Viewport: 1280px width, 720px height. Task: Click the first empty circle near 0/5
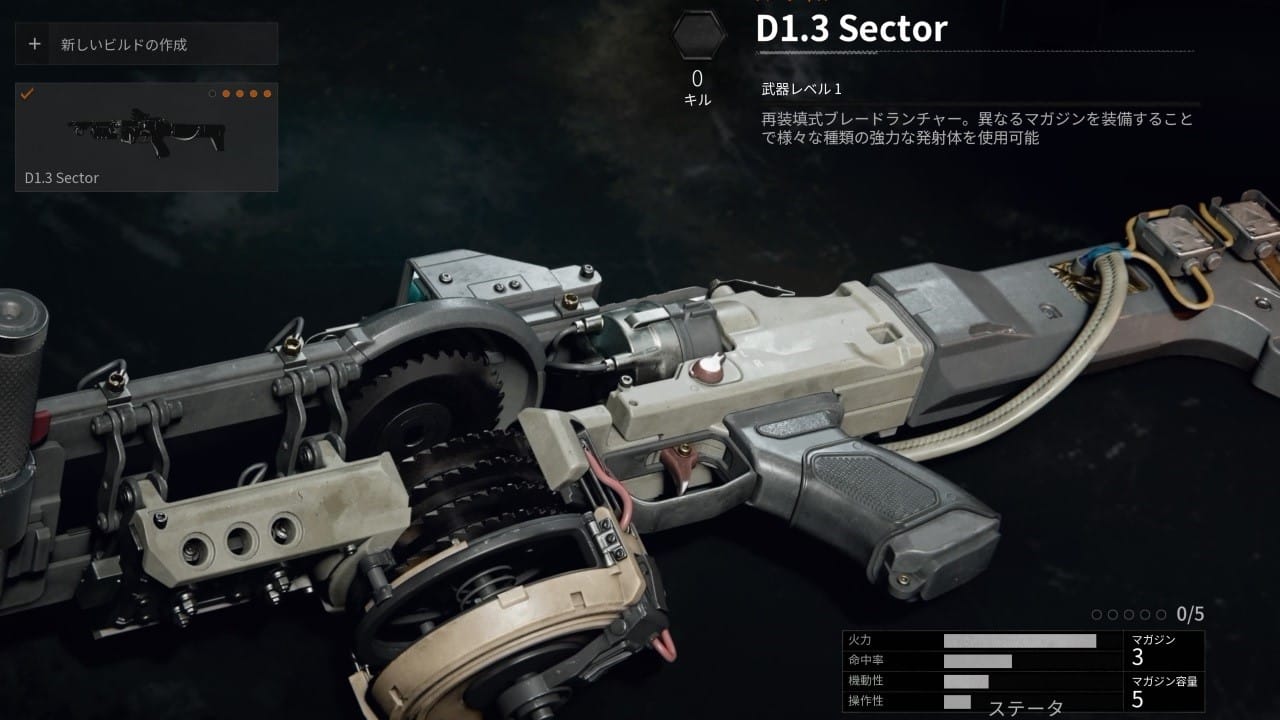[1097, 614]
